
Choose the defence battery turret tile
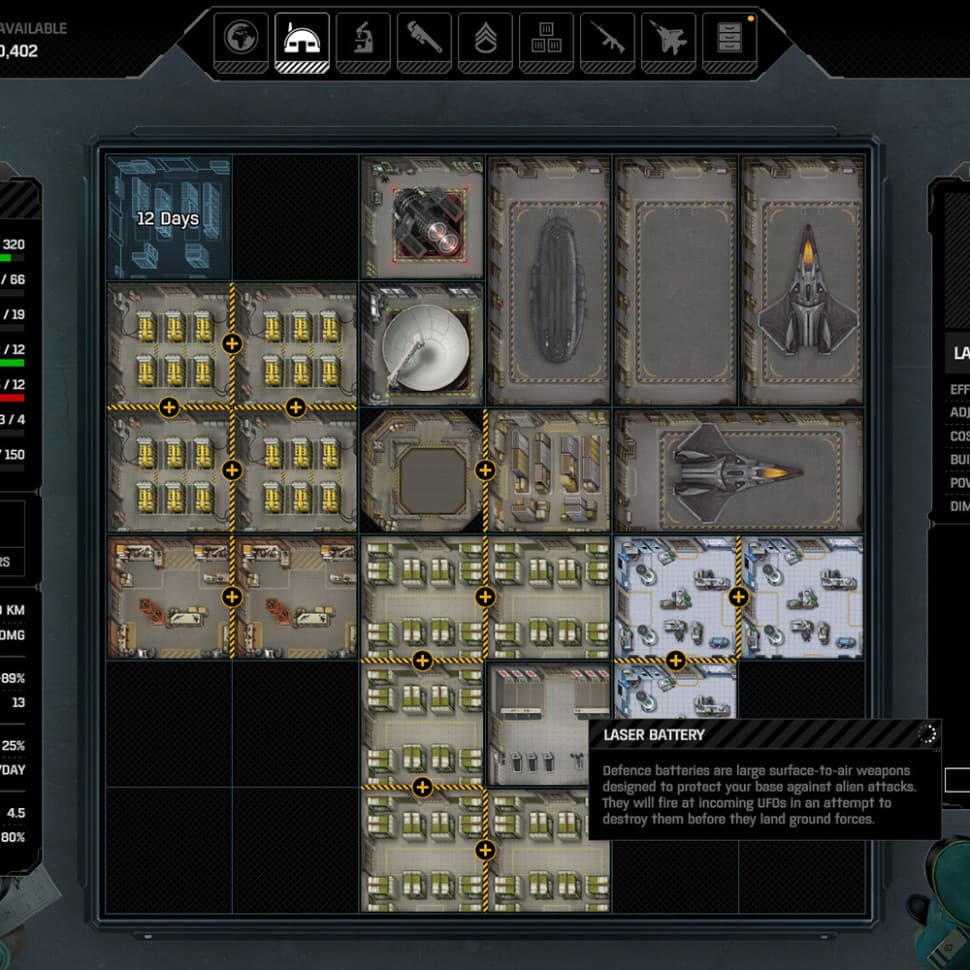click(422, 217)
